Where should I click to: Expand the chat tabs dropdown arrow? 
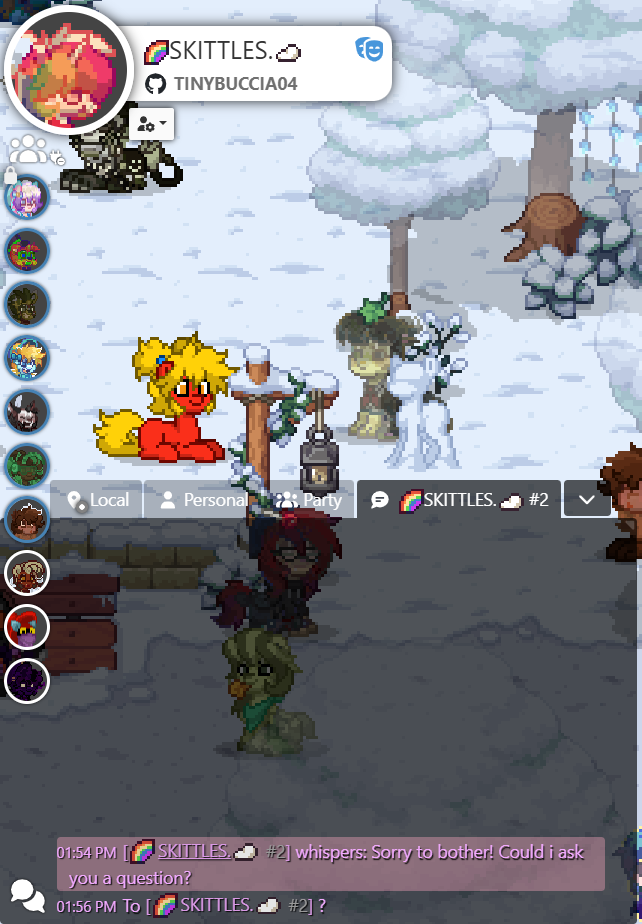point(587,500)
